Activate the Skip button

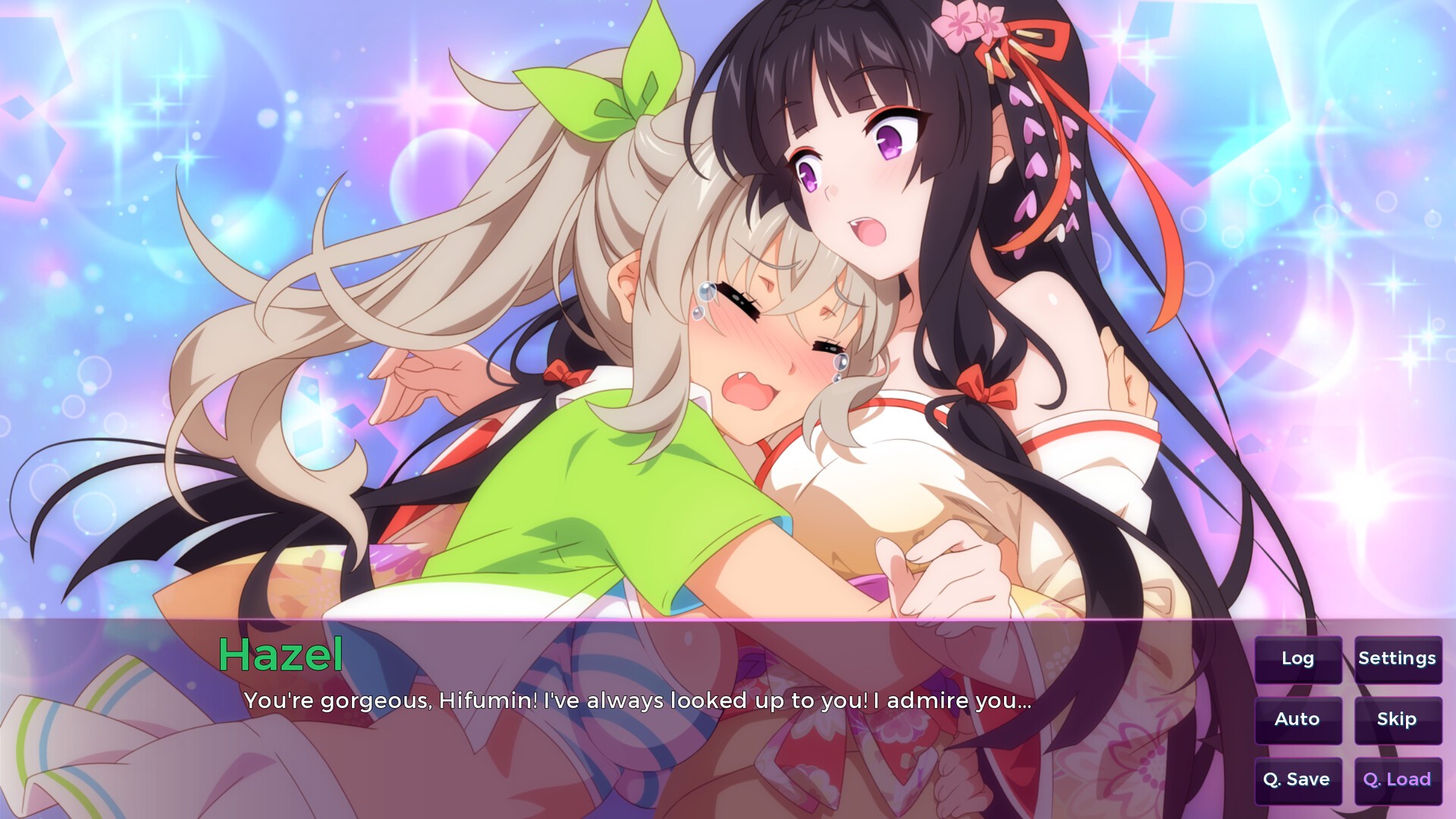[1397, 720]
